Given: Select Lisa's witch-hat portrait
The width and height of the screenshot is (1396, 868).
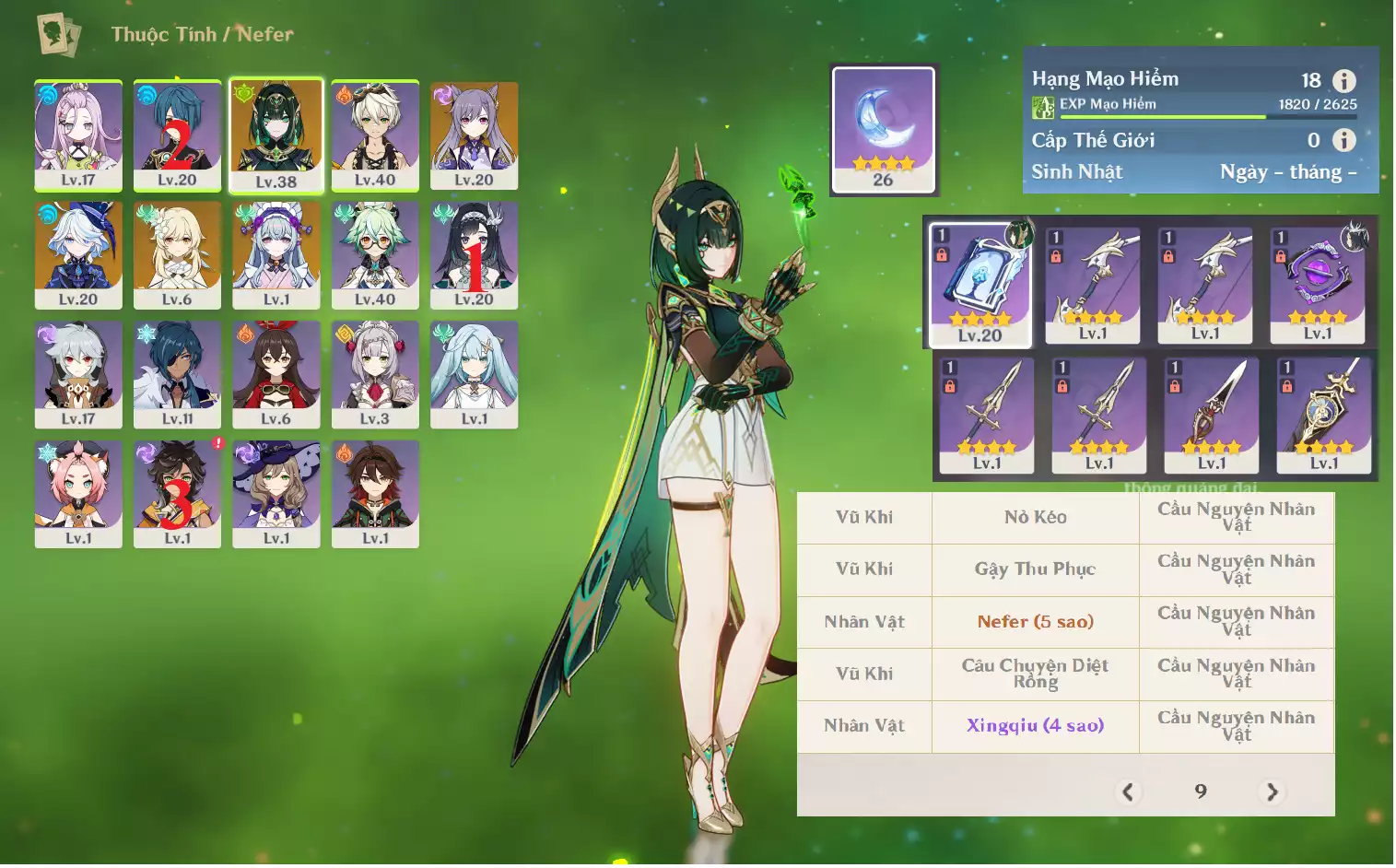Looking at the screenshot, I should pyautogui.click(x=276, y=494).
